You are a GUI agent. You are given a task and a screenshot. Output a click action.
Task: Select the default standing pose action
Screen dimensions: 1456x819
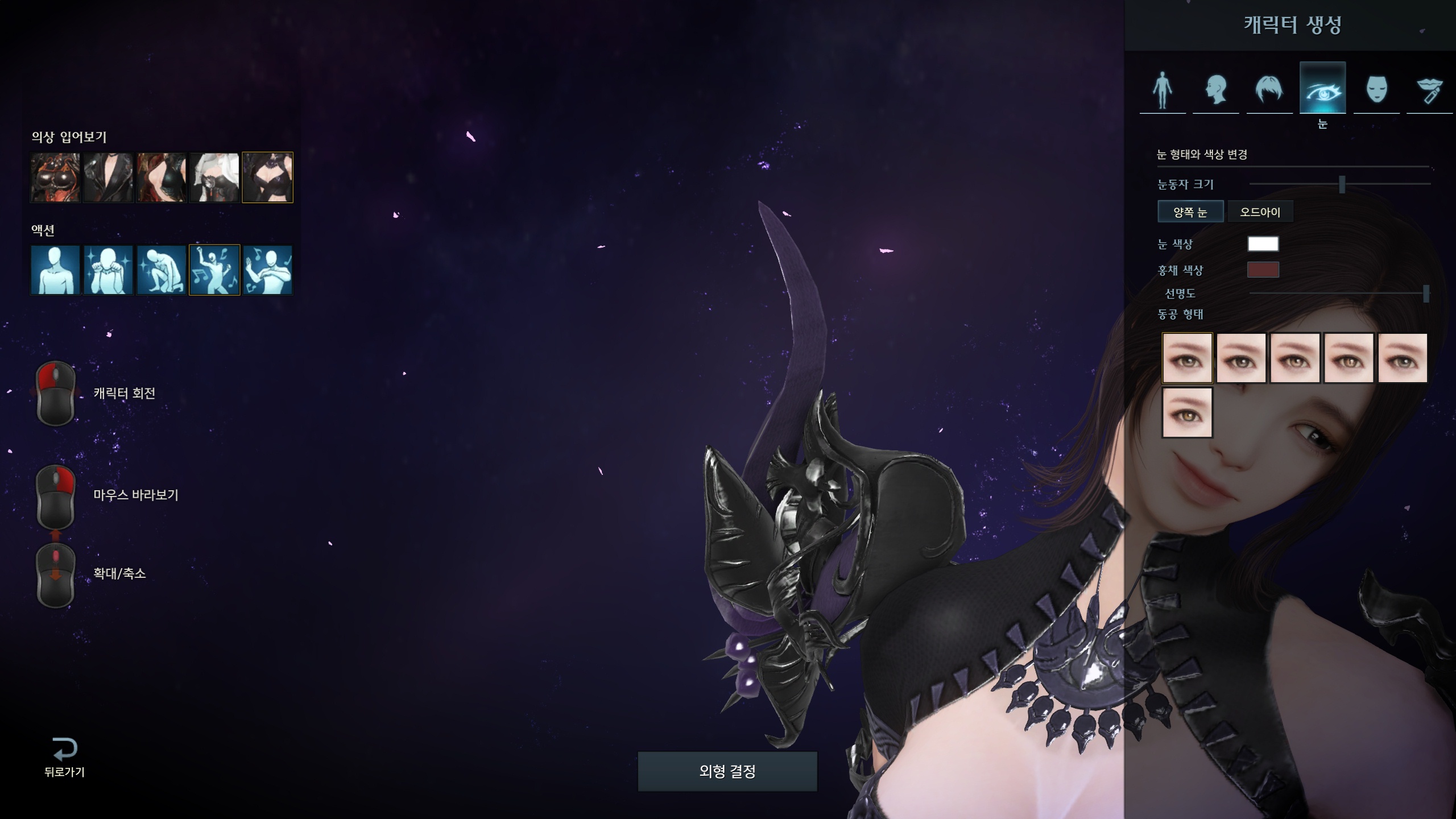tap(55, 270)
